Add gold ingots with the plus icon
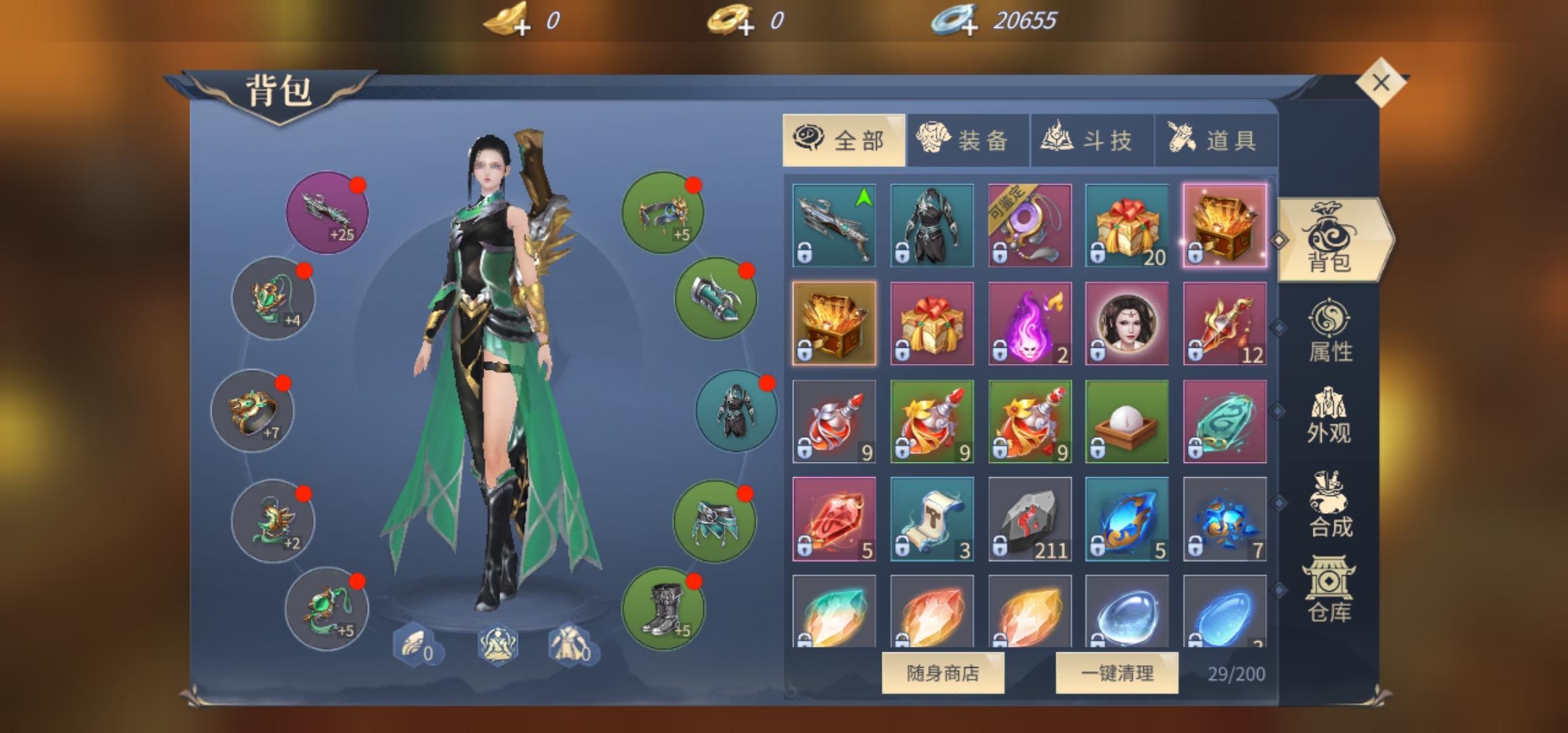 click(521, 27)
